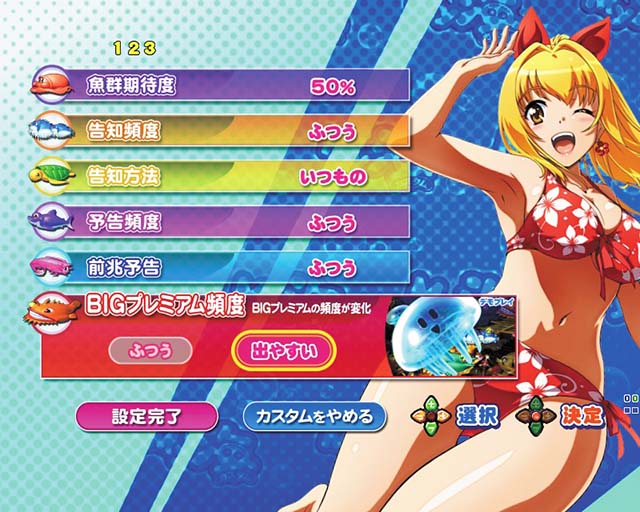This screenshot has height=512, width=640.
Task: Choose the 告知方法 setting row
Action: tap(240, 177)
